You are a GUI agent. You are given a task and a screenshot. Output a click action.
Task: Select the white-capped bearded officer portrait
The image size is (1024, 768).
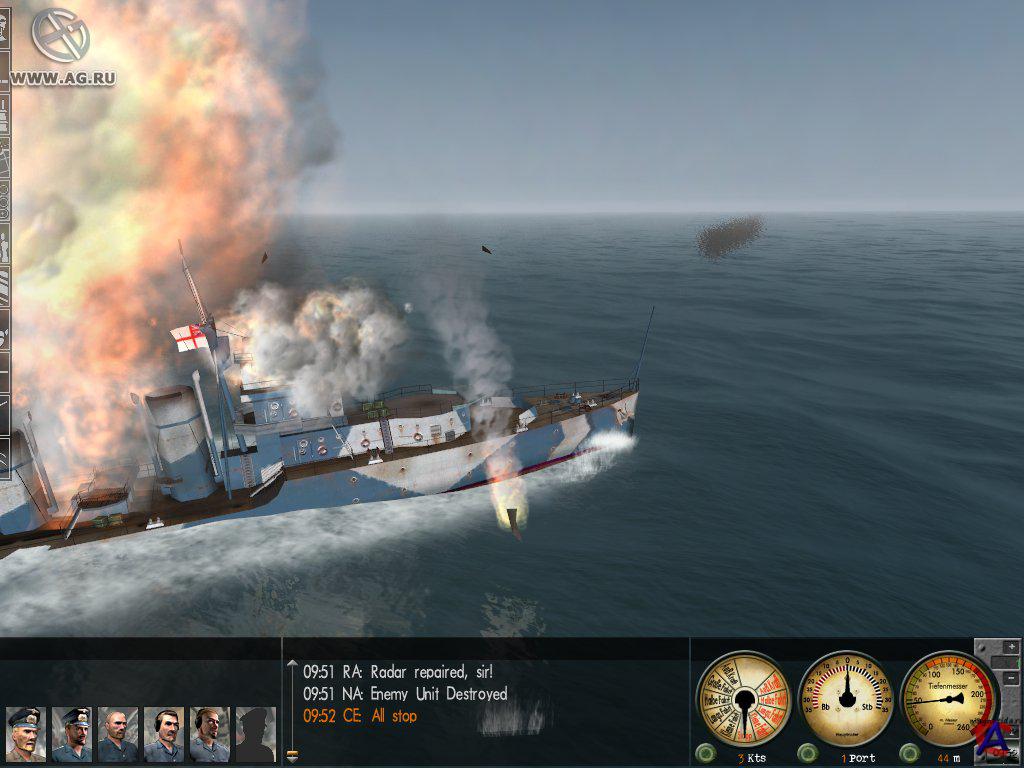click(x=25, y=734)
